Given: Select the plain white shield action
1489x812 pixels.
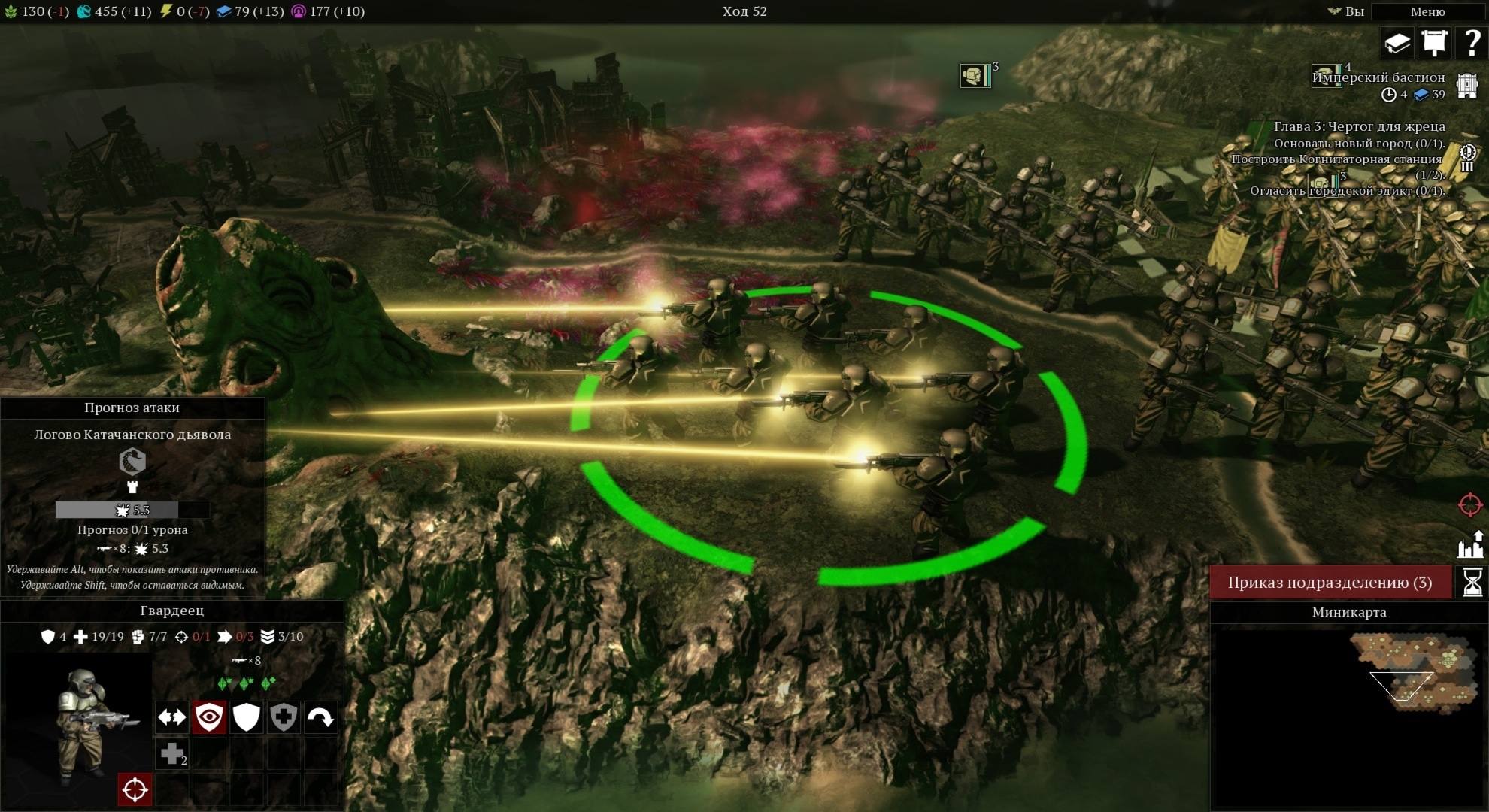Looking at the screenshot, I should 246,717.
